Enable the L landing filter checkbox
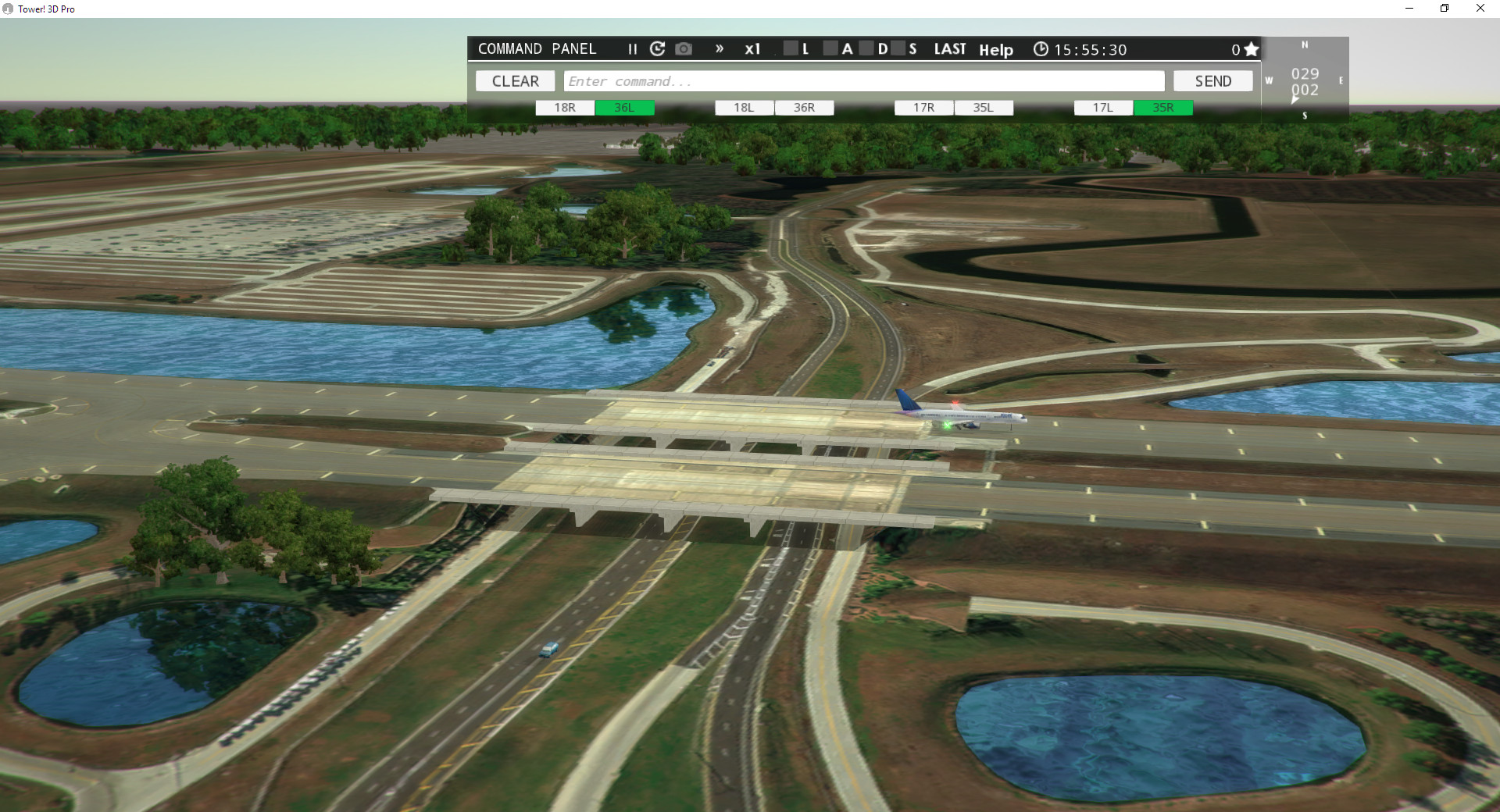This screenshot has width=1500, height=812. [791, 48]
